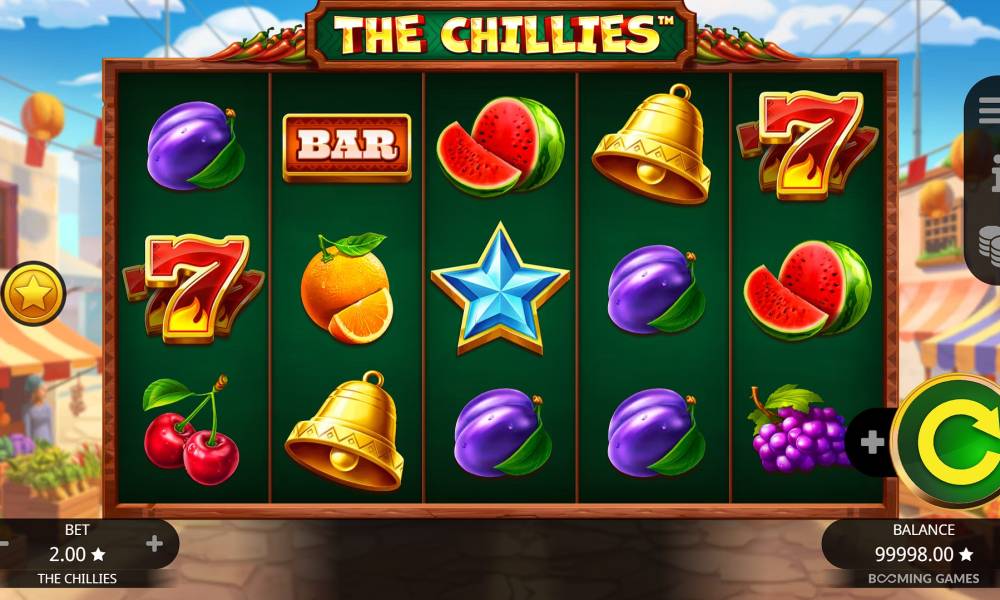The height and width of the screenshot is (600, 1000).
Task: Open the coin stack paytable icon
Action: tap(989, 245)
